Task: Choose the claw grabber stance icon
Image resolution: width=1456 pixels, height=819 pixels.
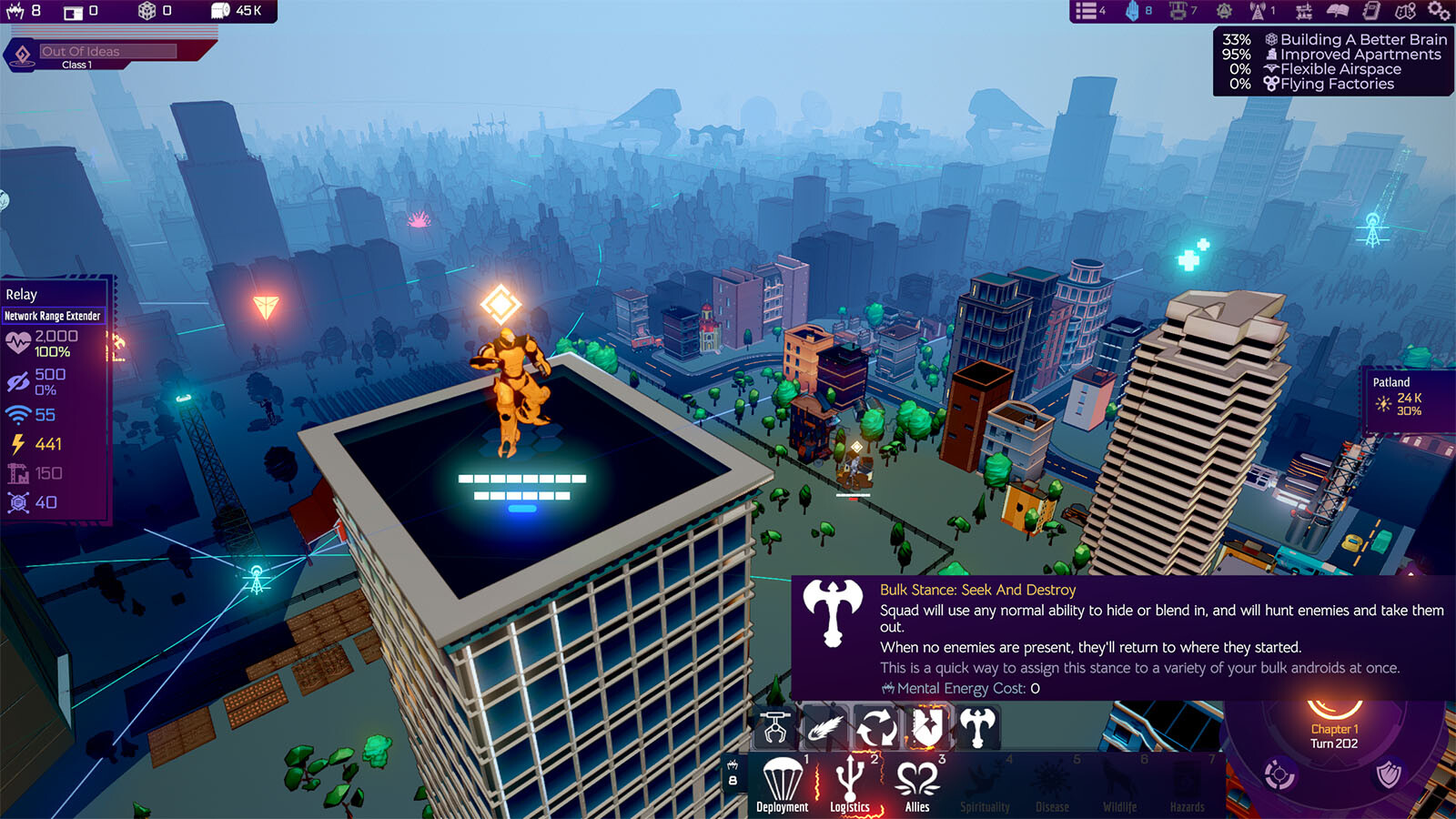Action: pos(776,727)
